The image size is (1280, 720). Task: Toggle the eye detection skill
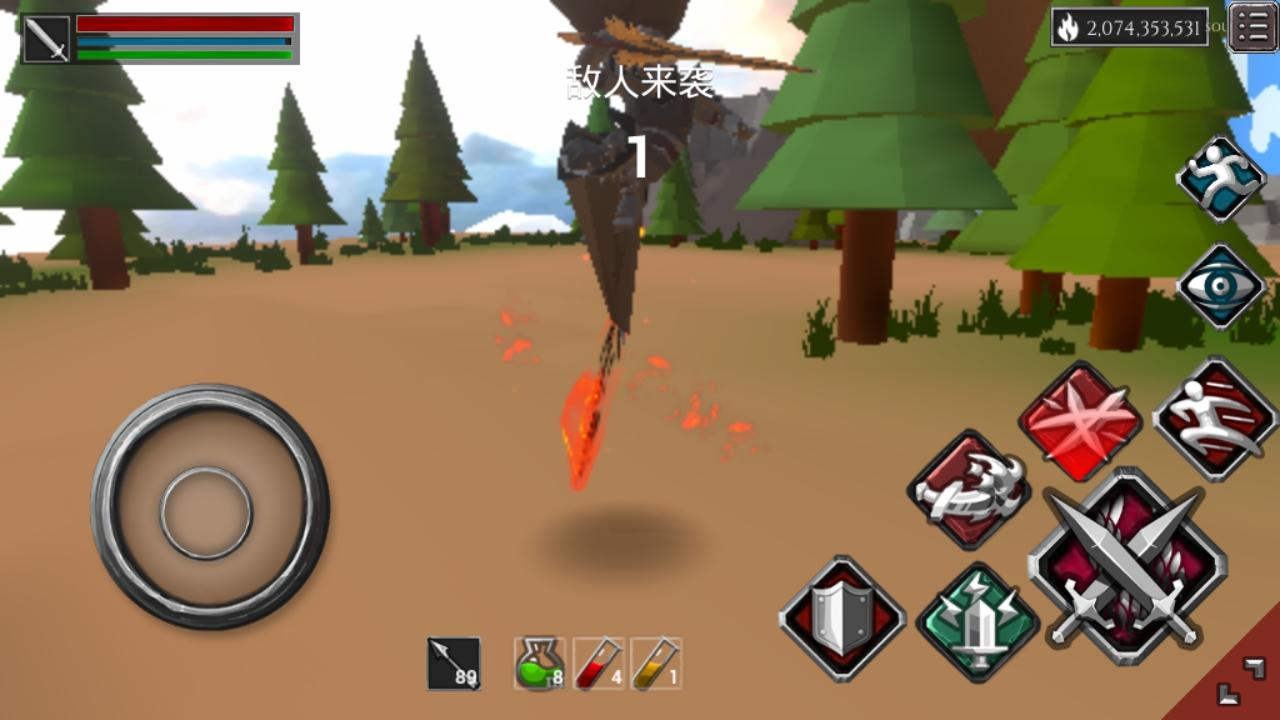pyautogui.click(x=1220, y=285)
